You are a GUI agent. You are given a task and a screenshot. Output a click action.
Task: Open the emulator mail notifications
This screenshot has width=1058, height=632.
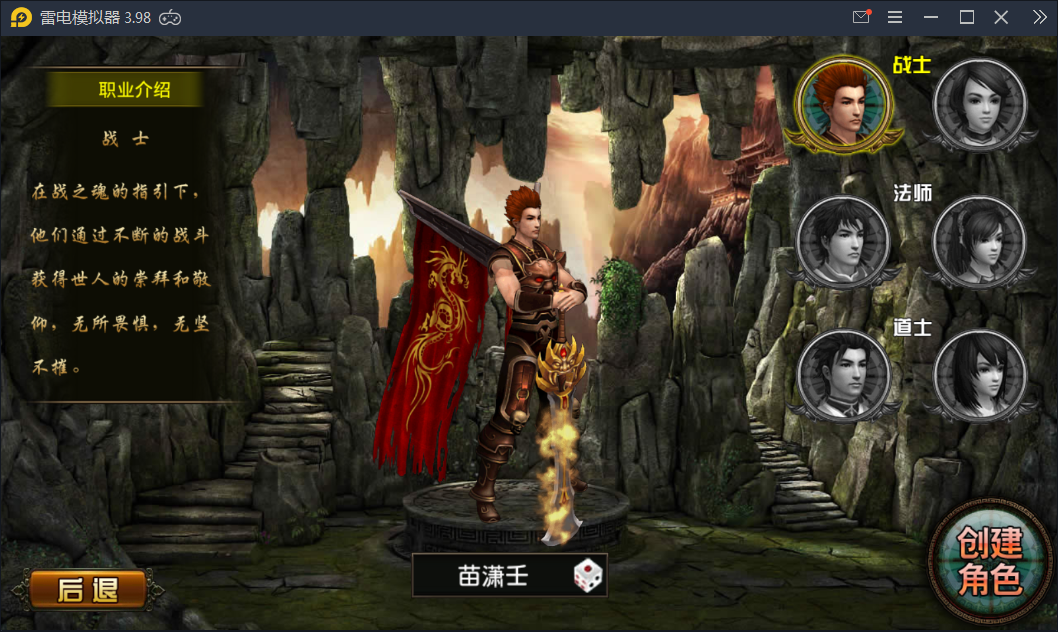pos(861,17)
